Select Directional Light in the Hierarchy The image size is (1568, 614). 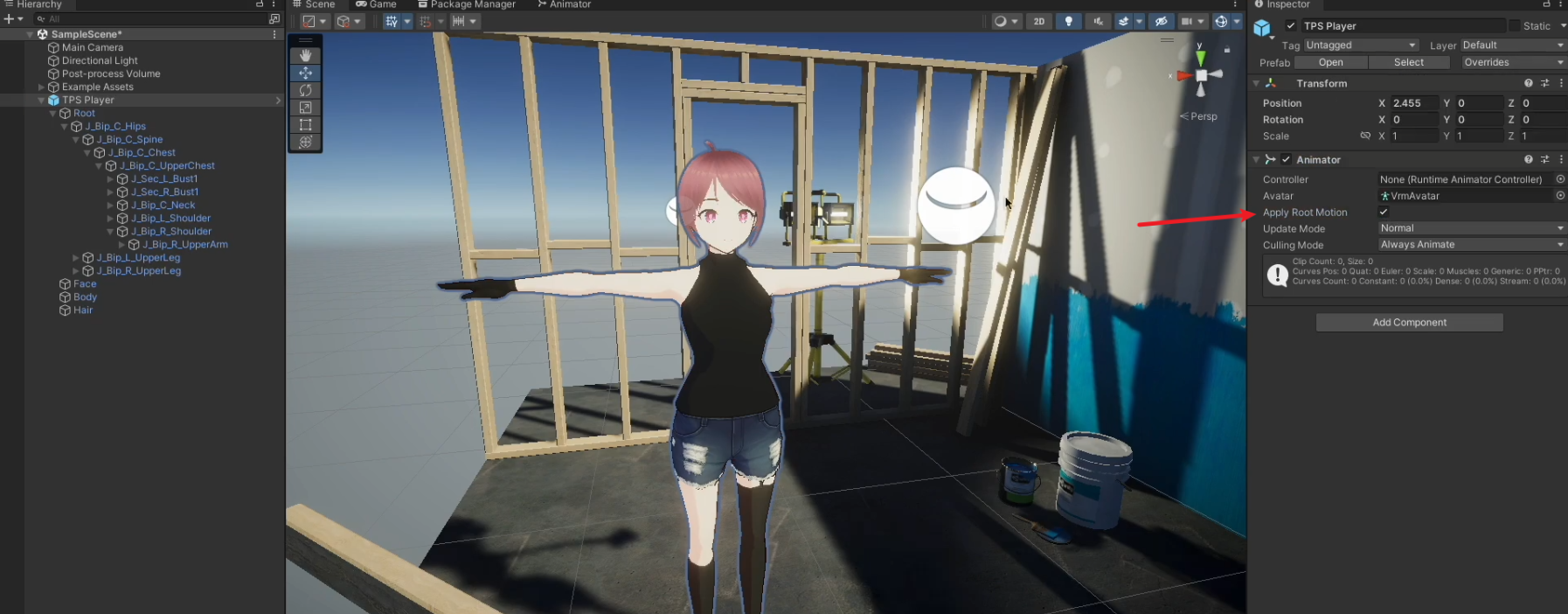tap(100, 60)
